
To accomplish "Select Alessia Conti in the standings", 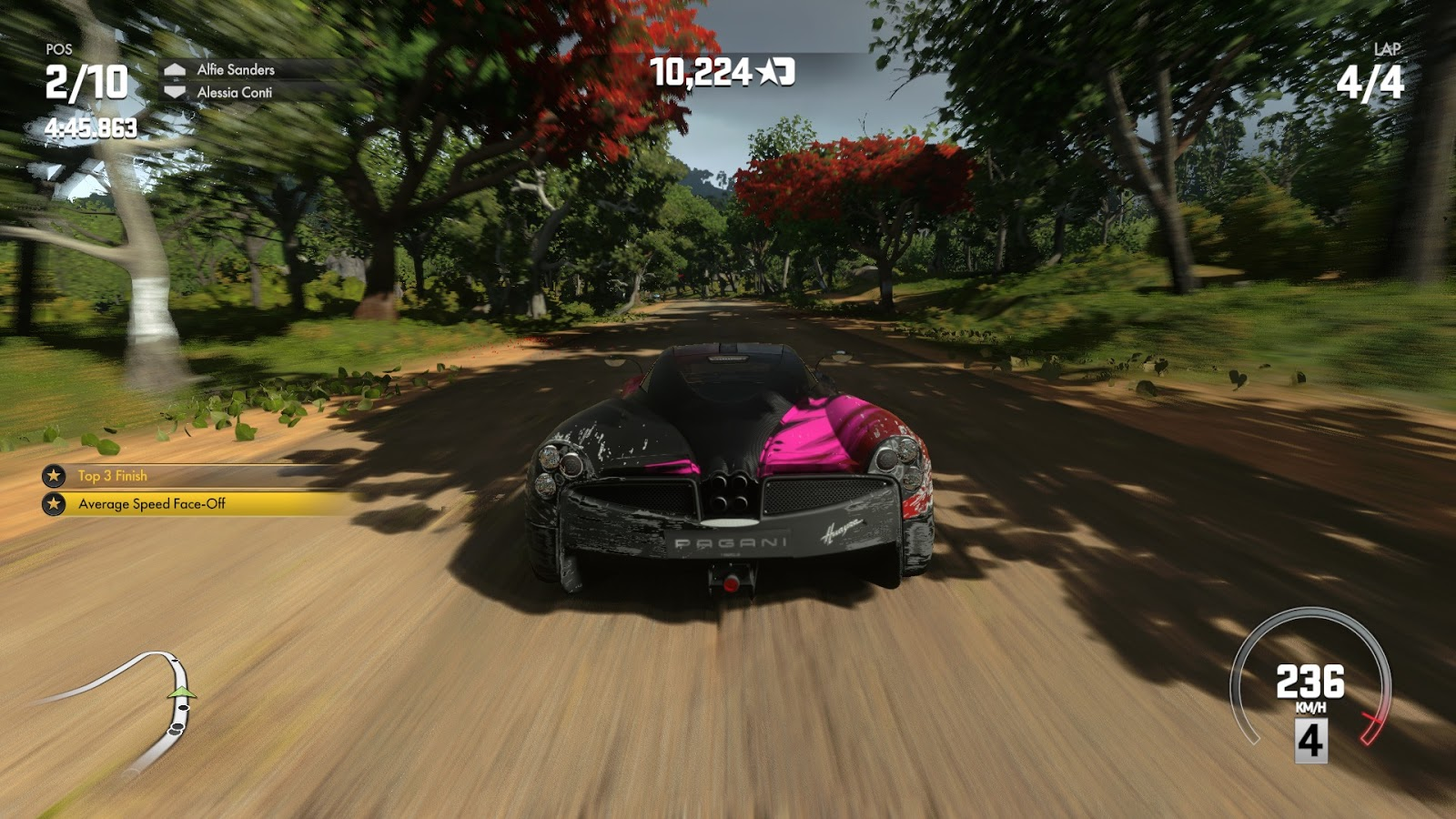I will point(234,92).
